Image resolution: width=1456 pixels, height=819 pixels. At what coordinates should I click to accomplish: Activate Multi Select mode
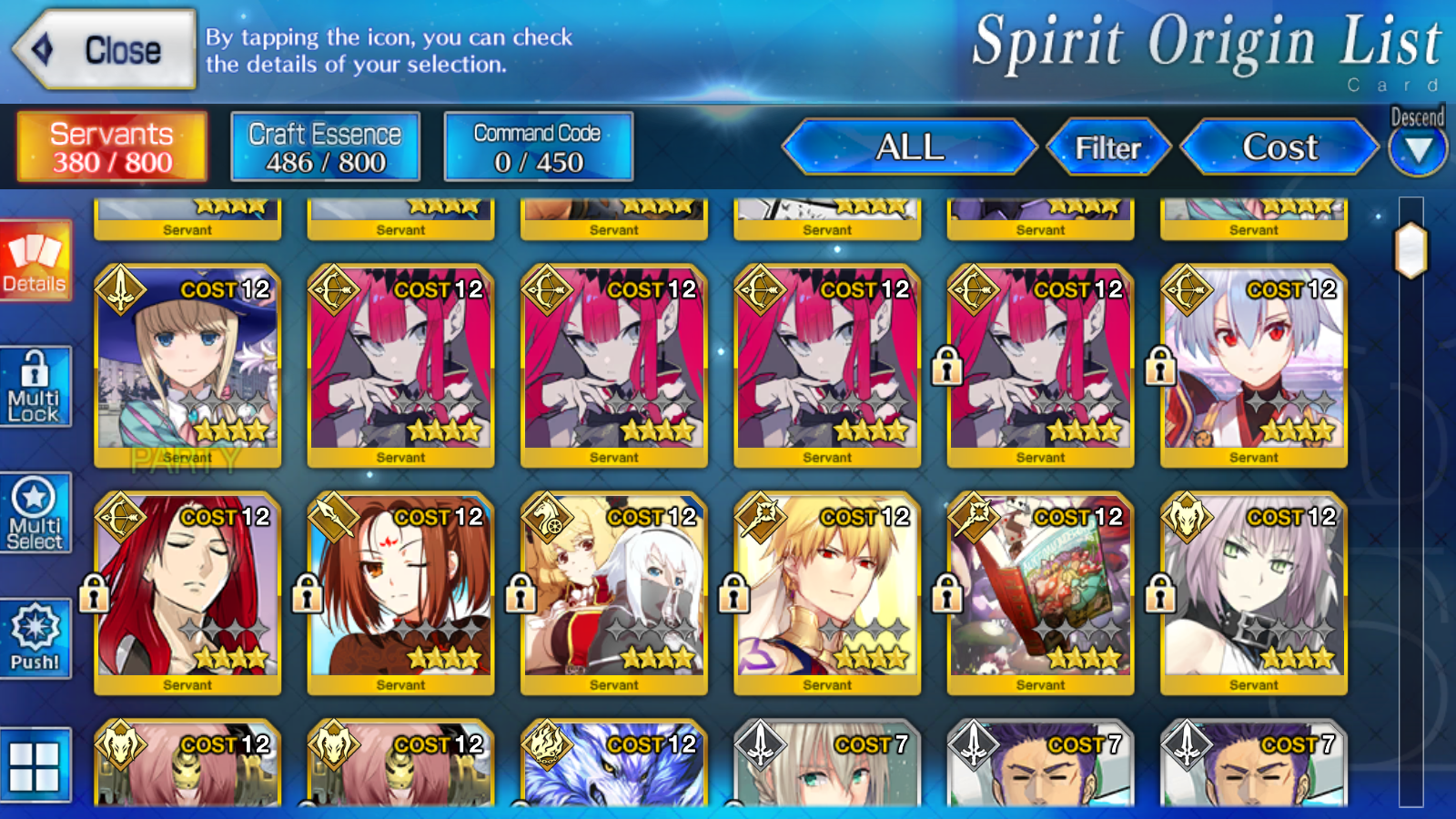click(35, 514)
